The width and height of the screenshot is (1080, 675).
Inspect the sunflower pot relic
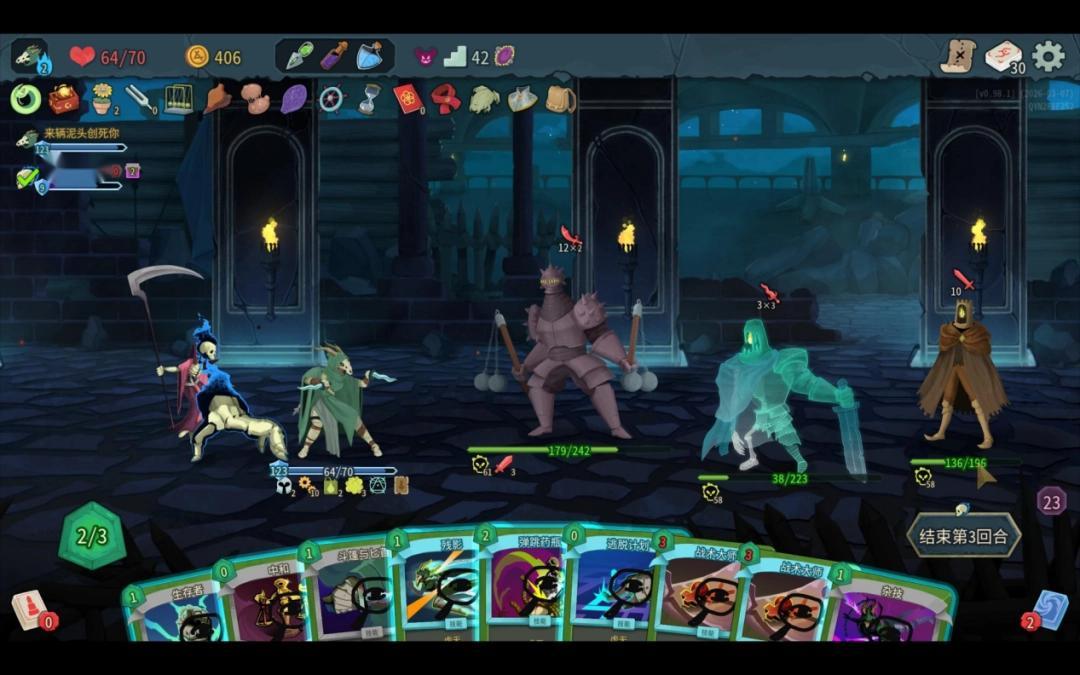point(102,99)
